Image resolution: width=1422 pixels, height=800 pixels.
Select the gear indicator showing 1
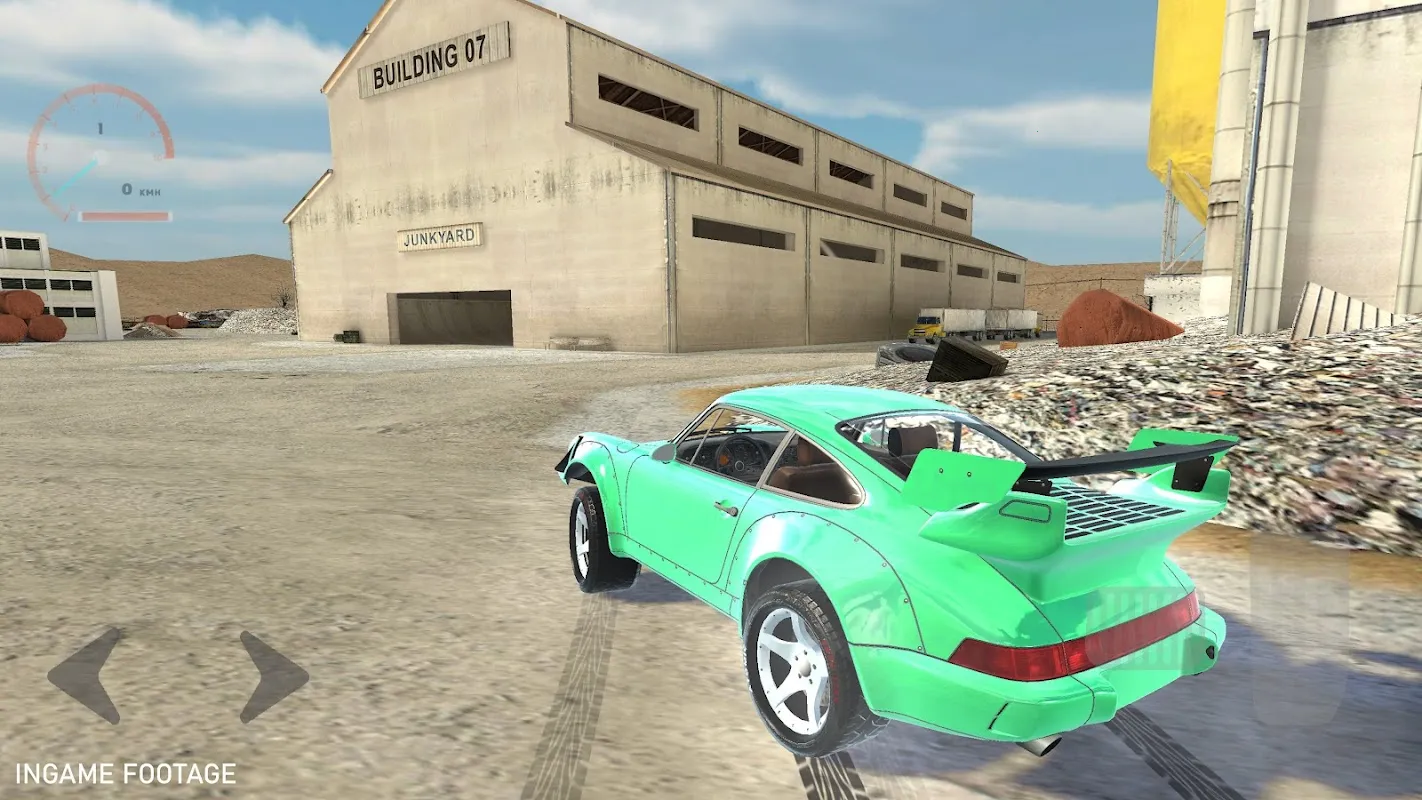tap(100, 125)
